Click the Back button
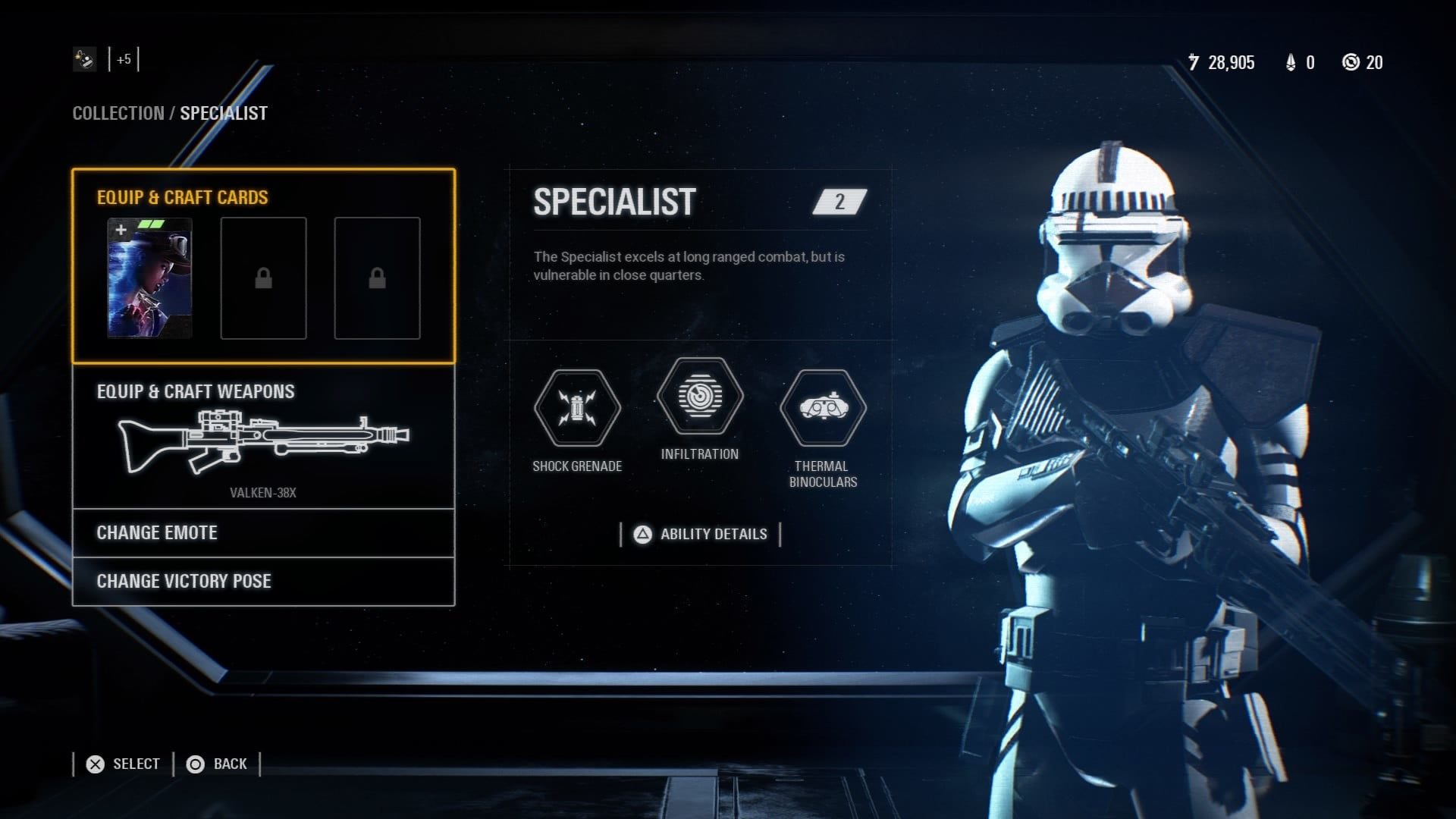 coord(218,764)
